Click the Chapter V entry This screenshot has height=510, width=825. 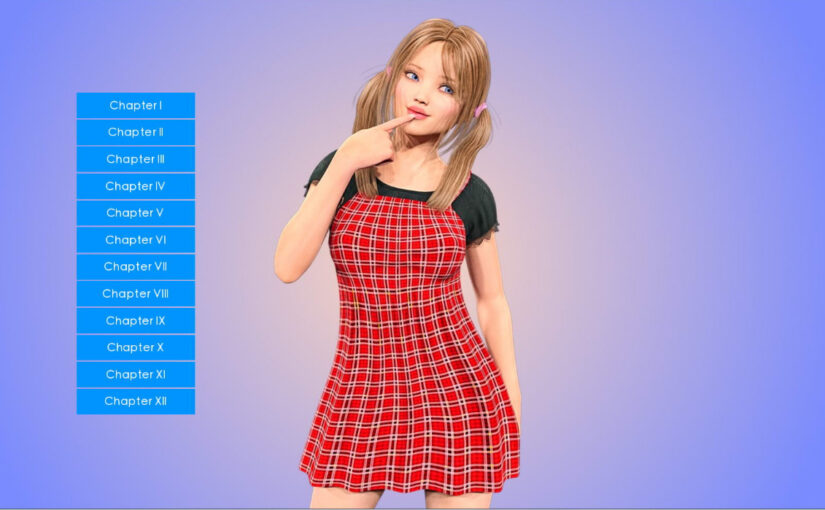(135, 213)
